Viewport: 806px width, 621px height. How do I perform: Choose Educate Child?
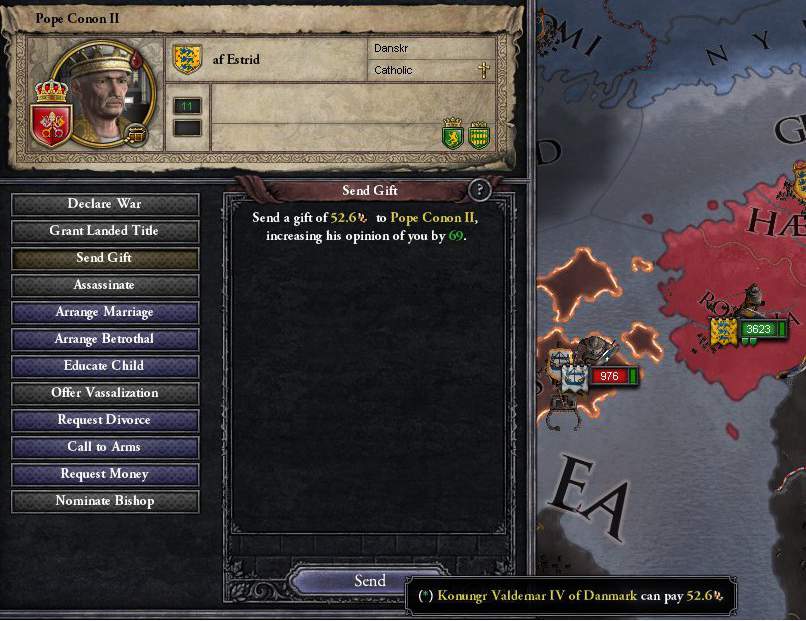tap(105, 366)
